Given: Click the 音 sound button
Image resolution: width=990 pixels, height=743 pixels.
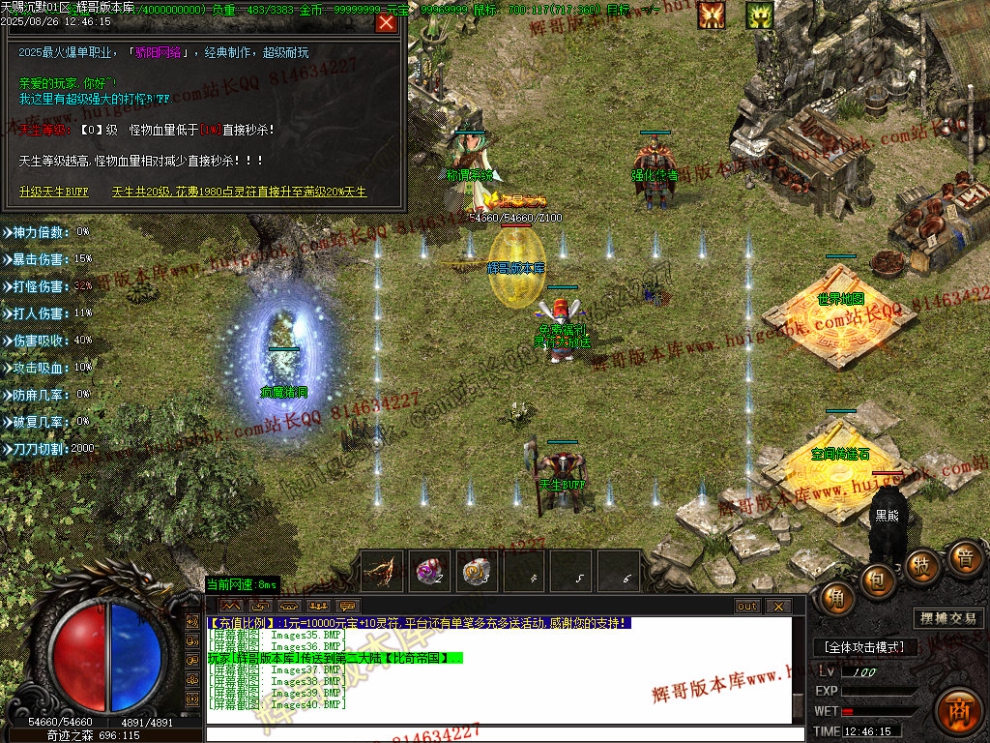Looking at the screenshot, I should point(965,557).
